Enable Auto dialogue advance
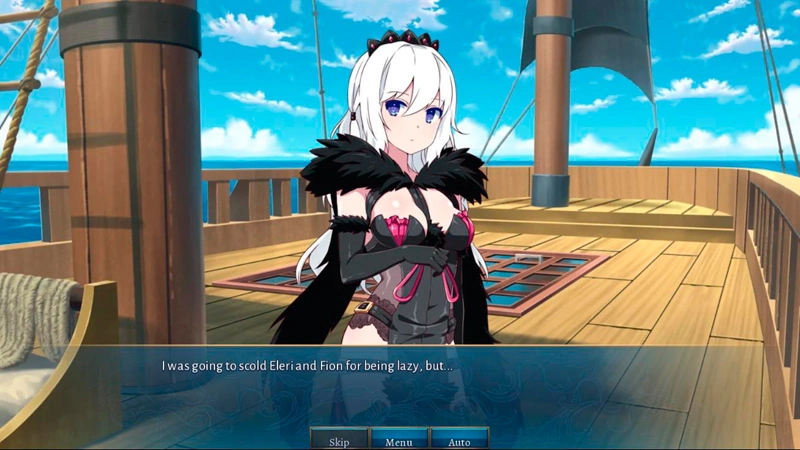 [x=459, y=440]
